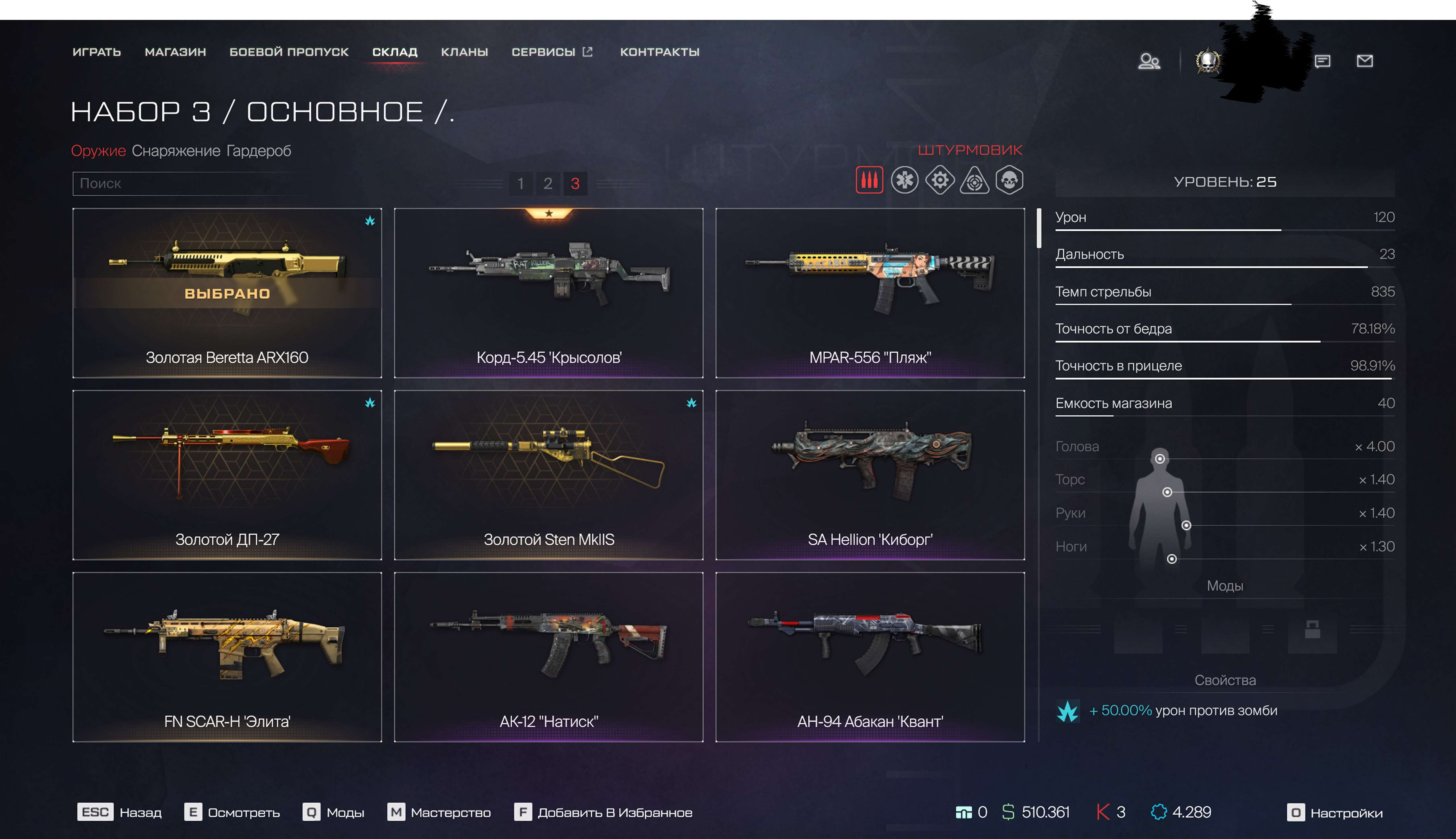Pick the SA Hellion 'Киборг' weapon
Screen dimensions: 1456x839
click(x=870, y=475)
